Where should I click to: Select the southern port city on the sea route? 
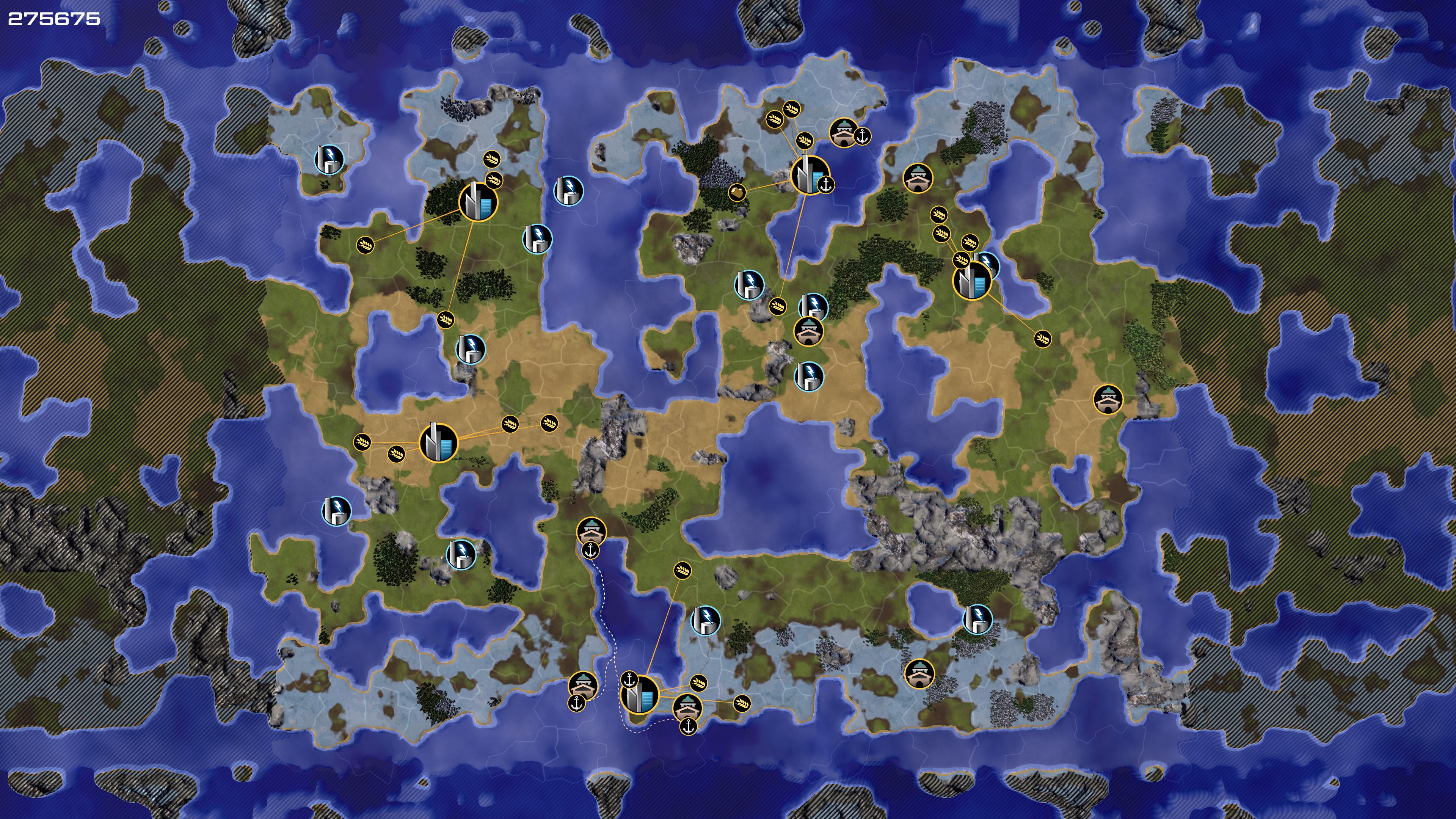point(640,694)
